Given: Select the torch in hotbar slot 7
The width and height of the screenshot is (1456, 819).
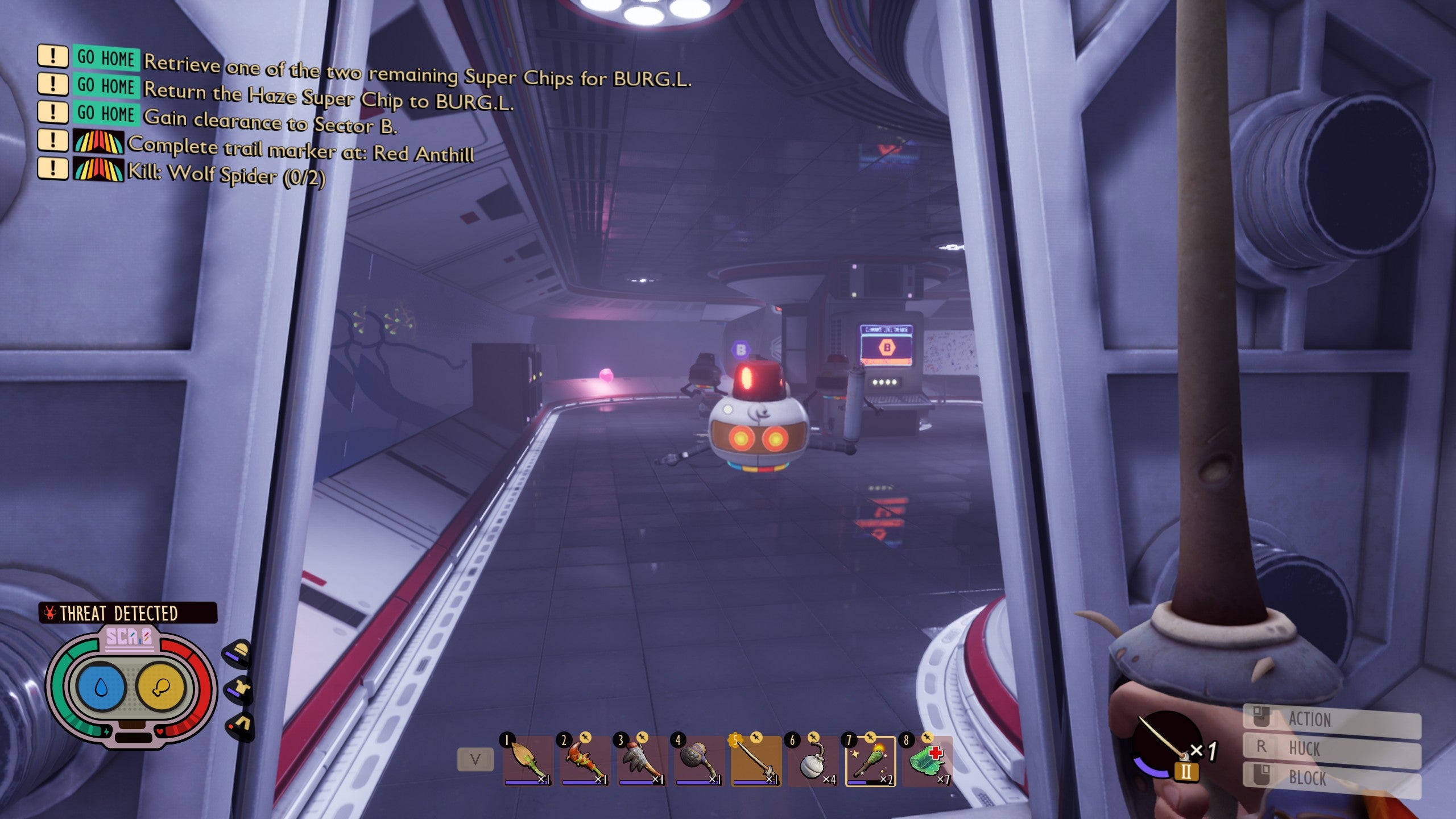Looking at the screenshot, I should tap(870, 761).
